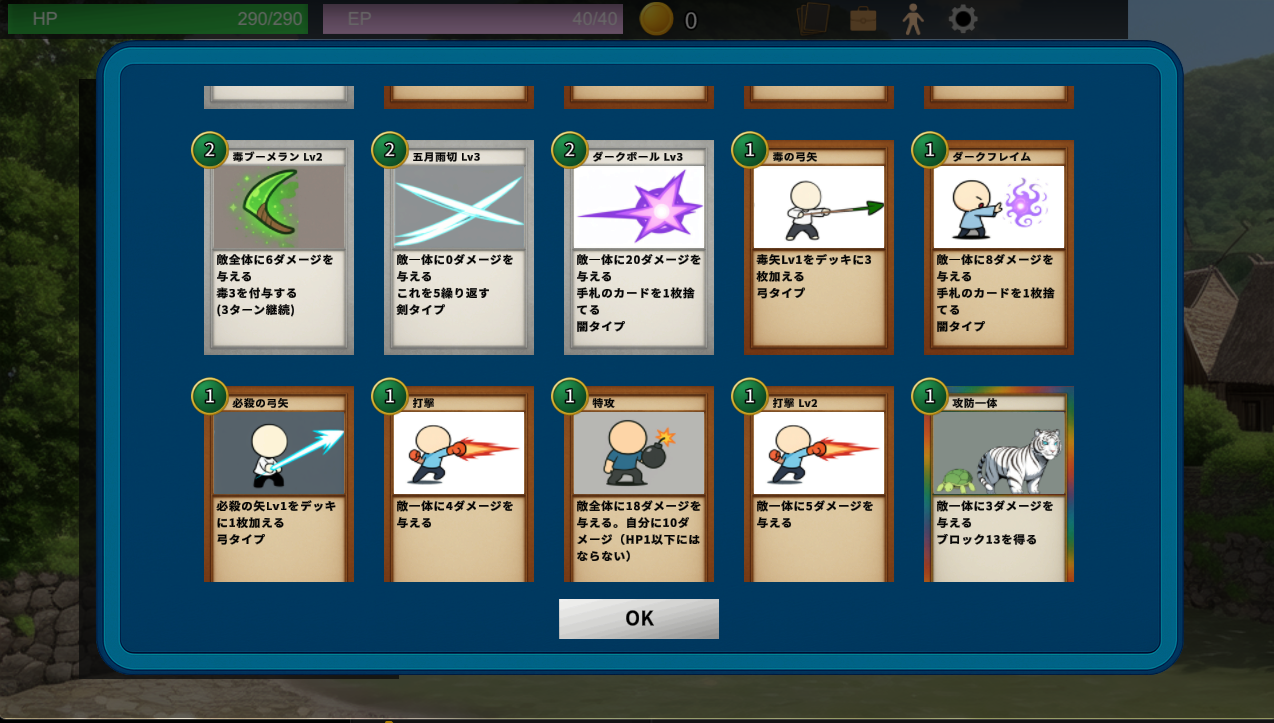Open the briefcase inventory icon

click(863, 18)
